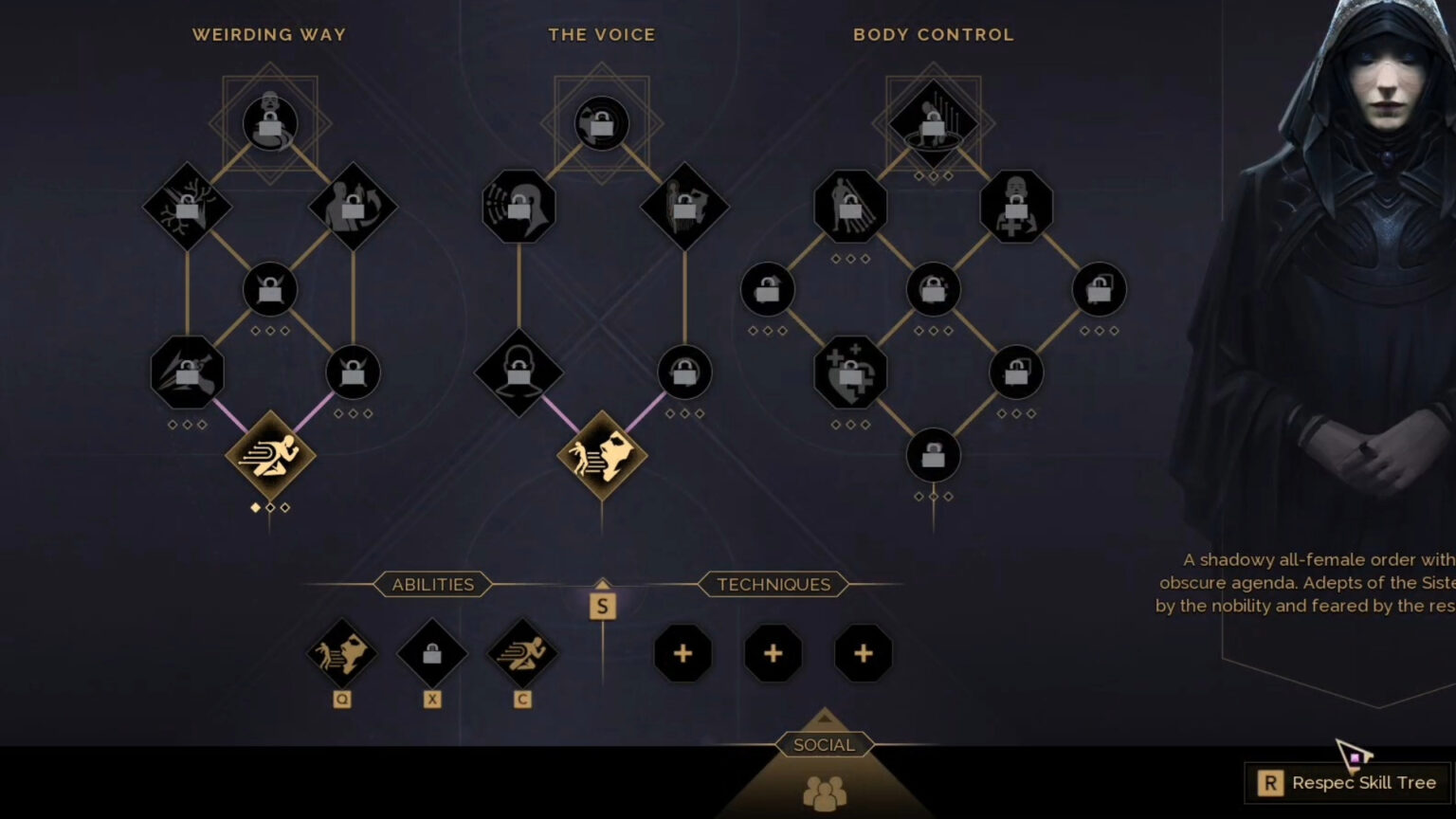Expand the panel using the S arrow marker
This screenshot has height=819, width=1456.
pyautogui.click(x=603, y=607)
